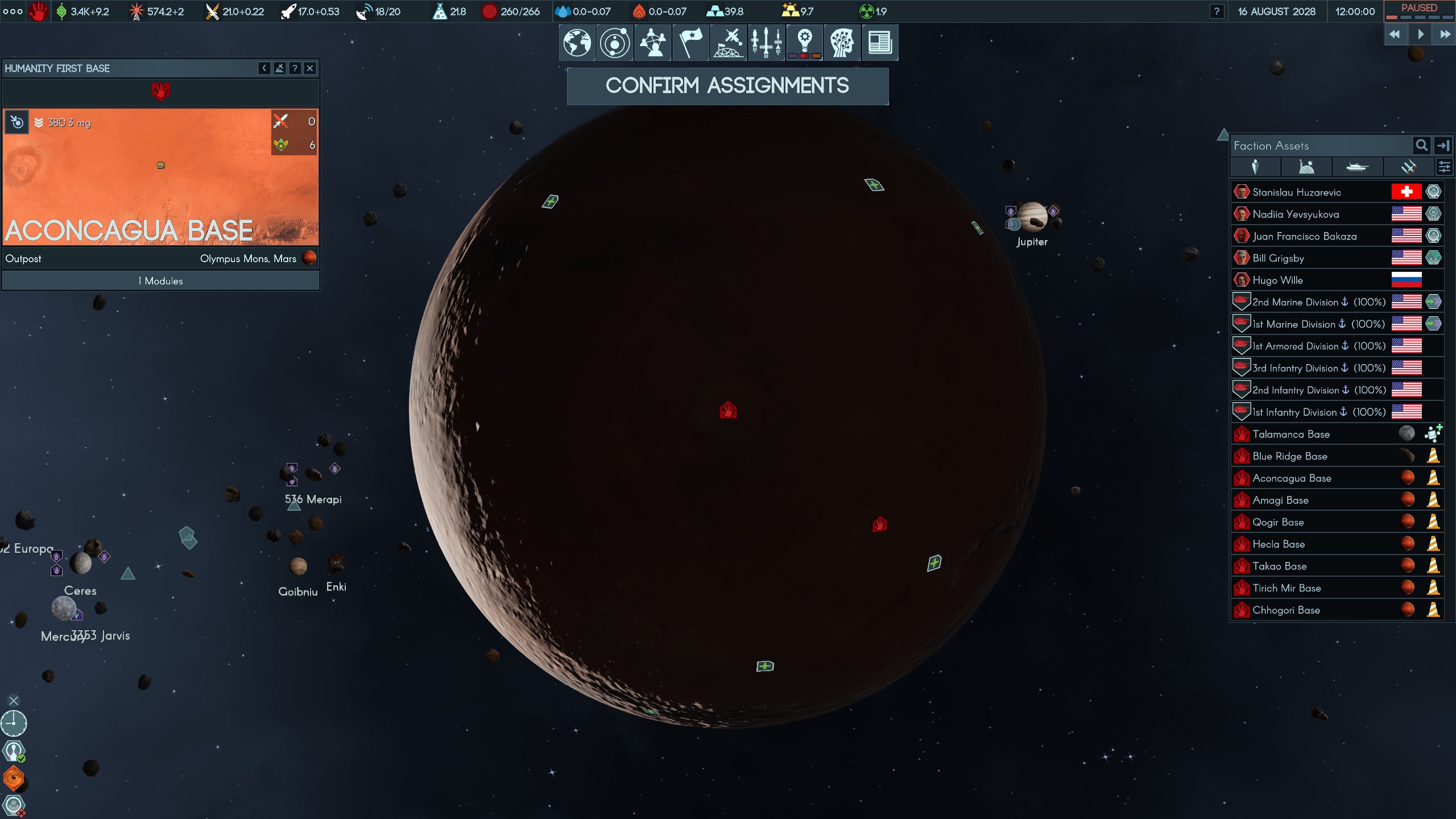Resume game with the play button
The image size is (1456, 819).
pos(1420,35)
